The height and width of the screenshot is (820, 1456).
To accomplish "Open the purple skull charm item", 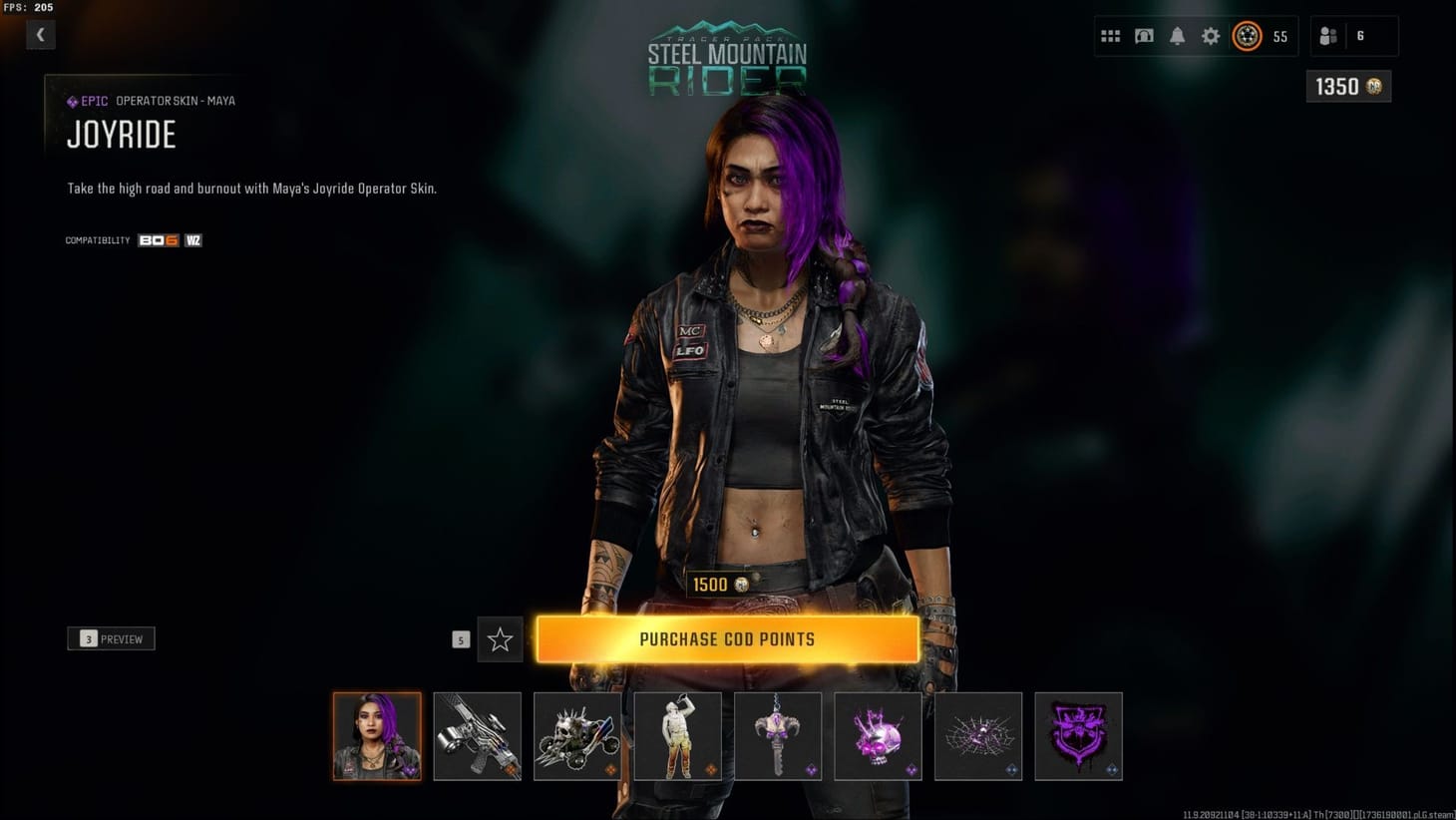I will pos(878,736).
